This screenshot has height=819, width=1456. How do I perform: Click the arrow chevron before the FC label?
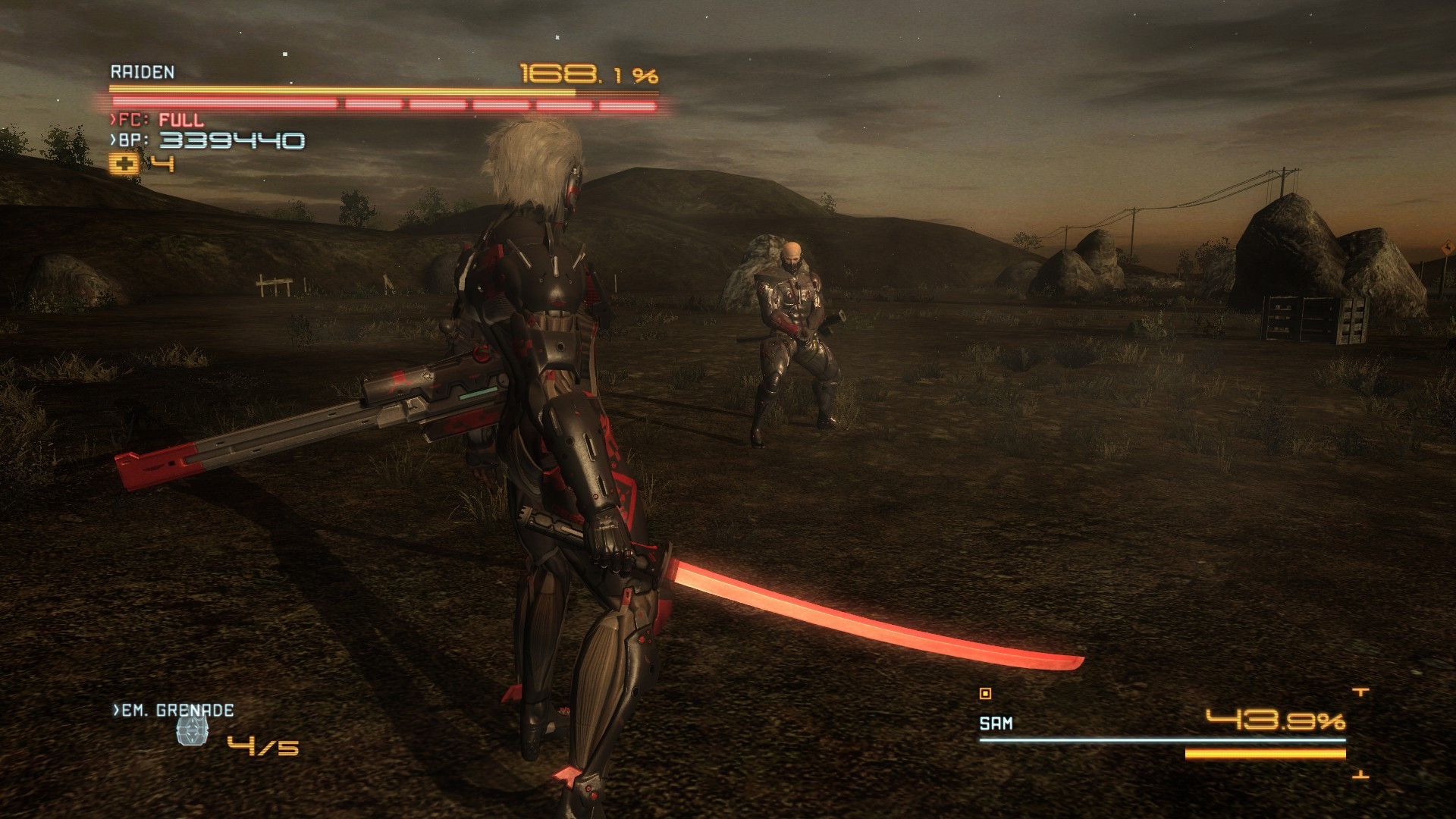pyautogui.click(x=113, y=119)
